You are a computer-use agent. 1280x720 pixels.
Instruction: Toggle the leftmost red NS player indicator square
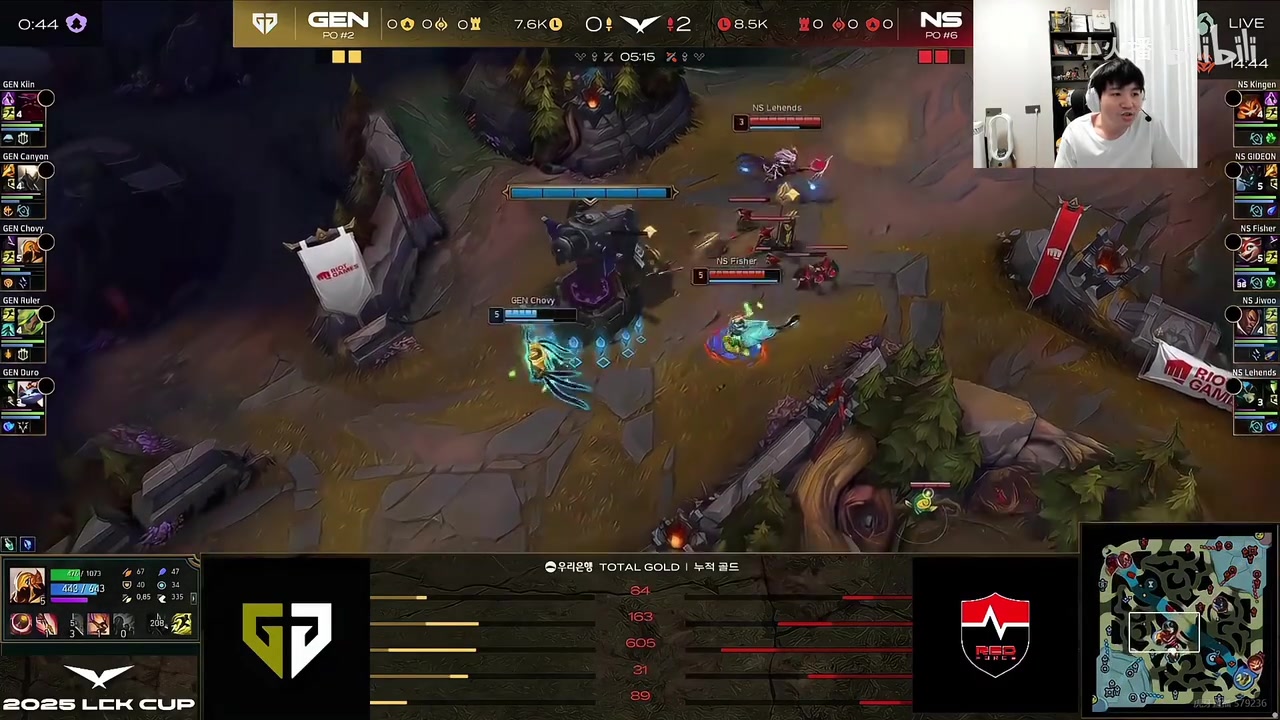925,57
